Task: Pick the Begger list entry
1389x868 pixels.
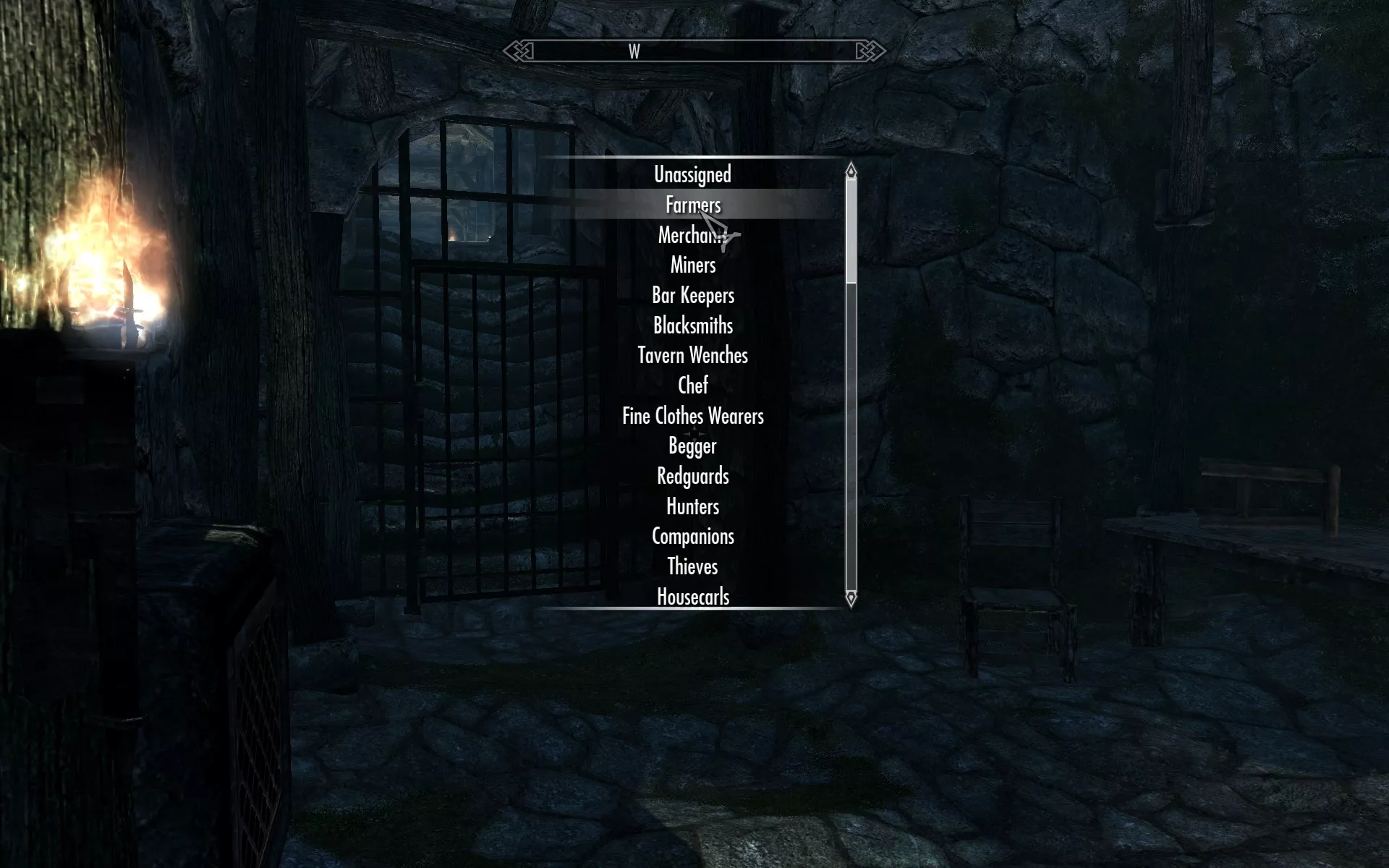Action: (692, 446)
